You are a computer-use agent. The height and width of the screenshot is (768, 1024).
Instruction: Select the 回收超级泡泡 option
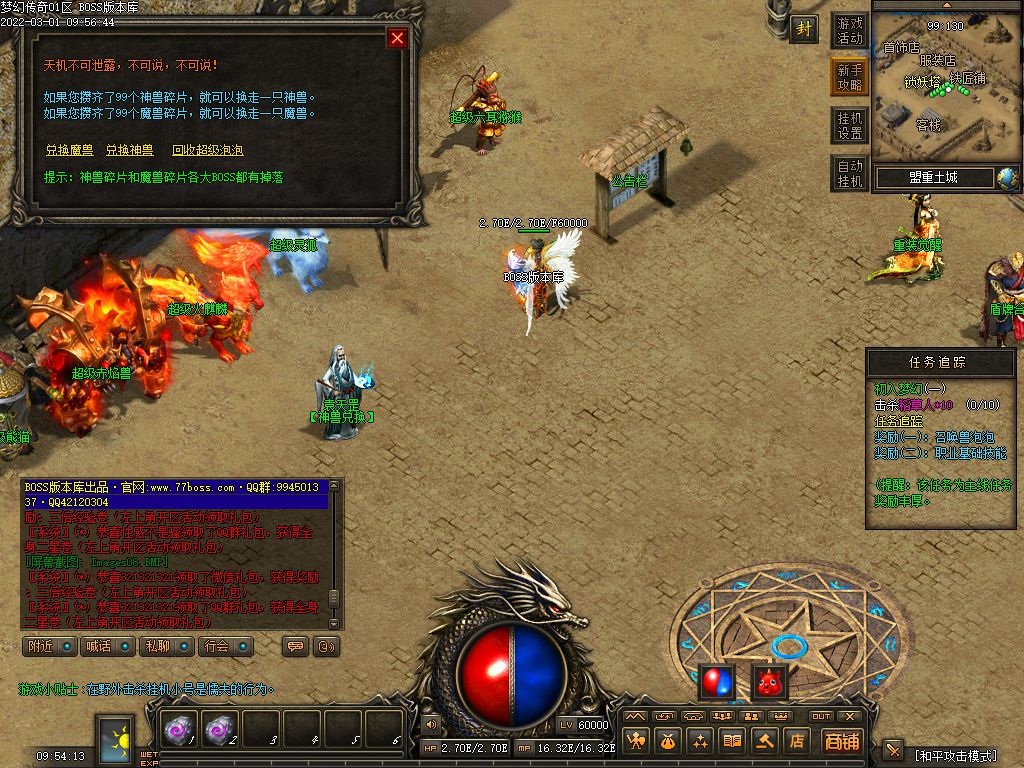[207, 150]
